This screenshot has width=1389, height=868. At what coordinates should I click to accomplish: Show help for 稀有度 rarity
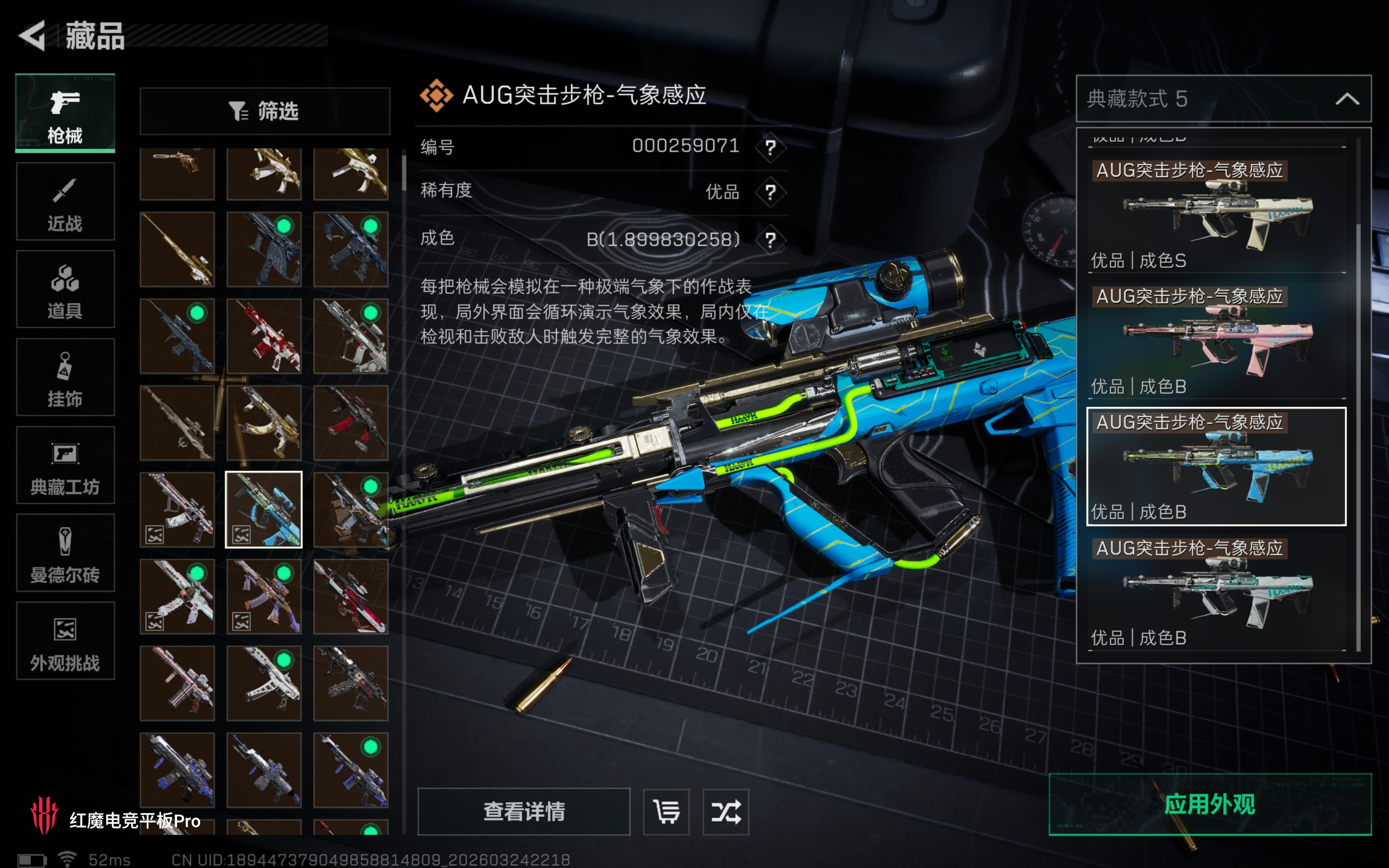tap(770, 192)
